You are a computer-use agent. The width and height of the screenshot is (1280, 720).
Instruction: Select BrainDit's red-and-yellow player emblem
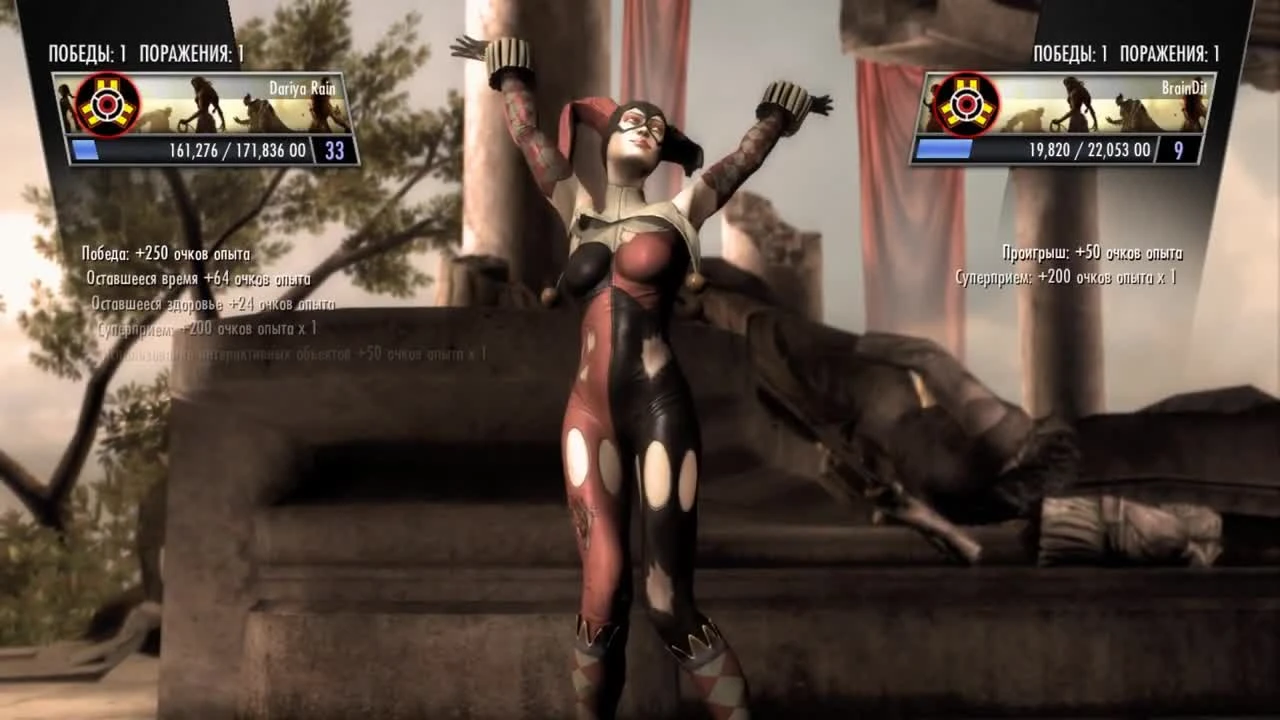coord(966,104)
